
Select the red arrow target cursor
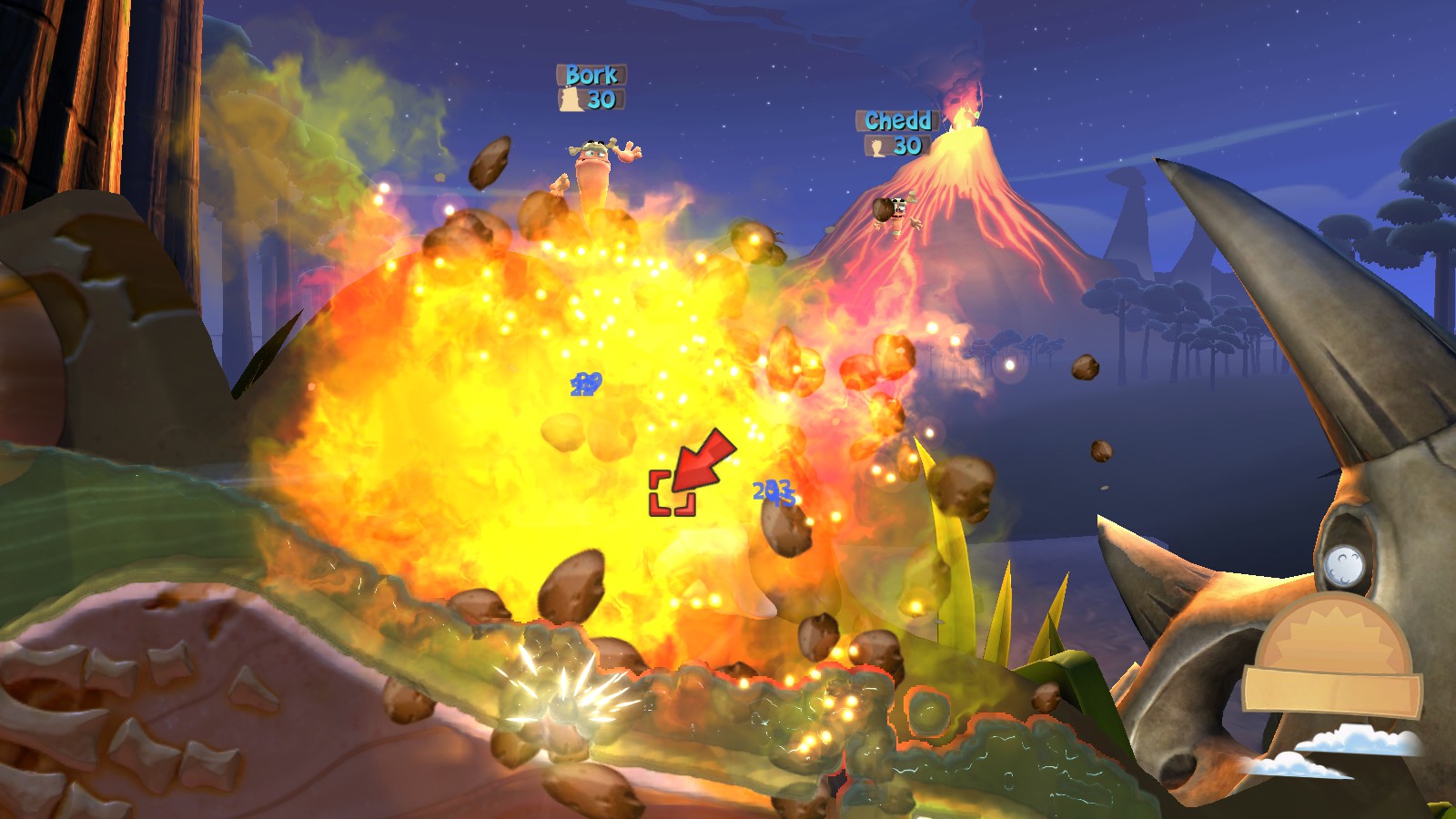[701, 462]
